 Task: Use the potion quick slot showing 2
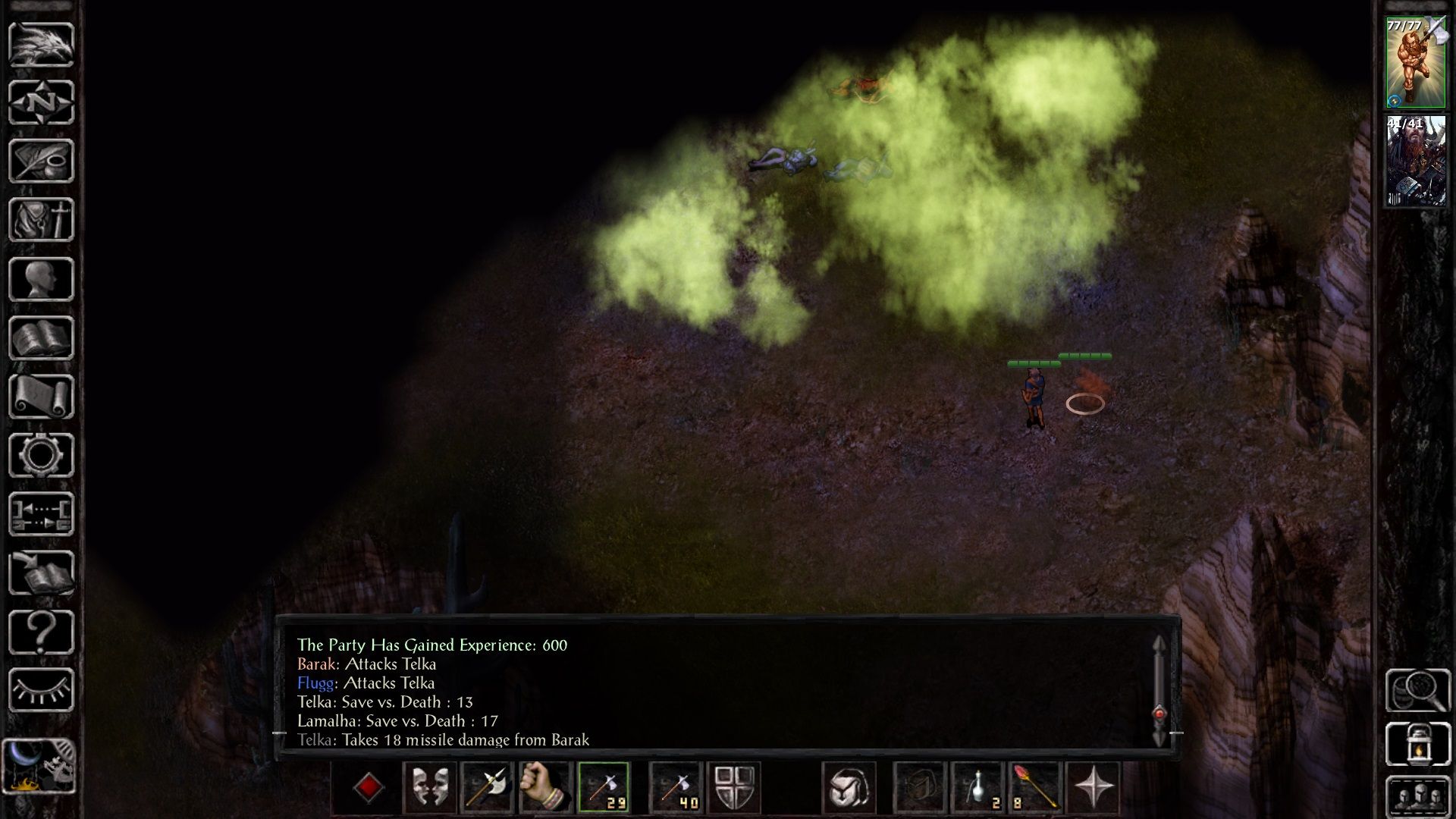pyautogui.click(x=977, y=787)
